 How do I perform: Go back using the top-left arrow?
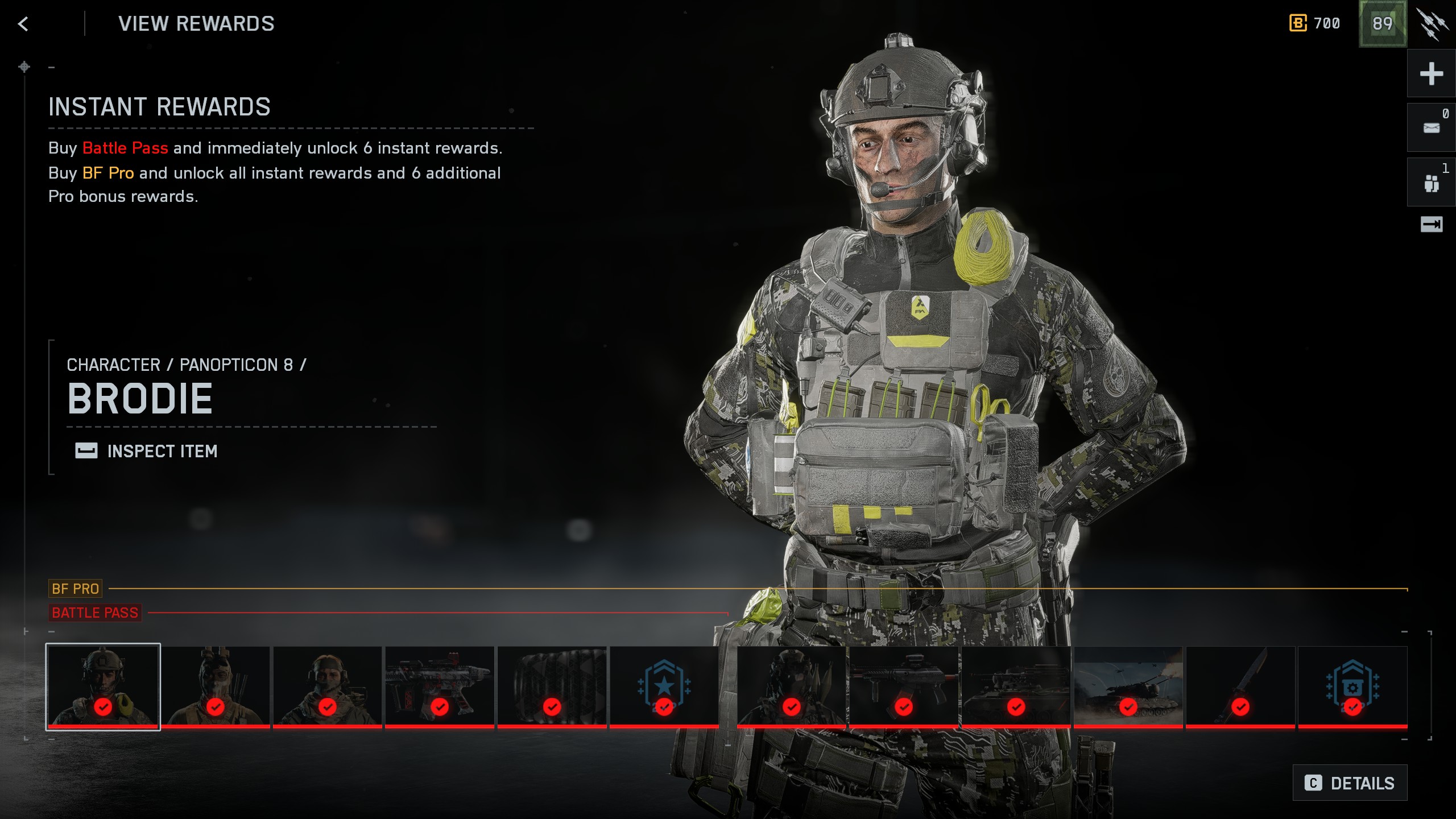[23, 24]
